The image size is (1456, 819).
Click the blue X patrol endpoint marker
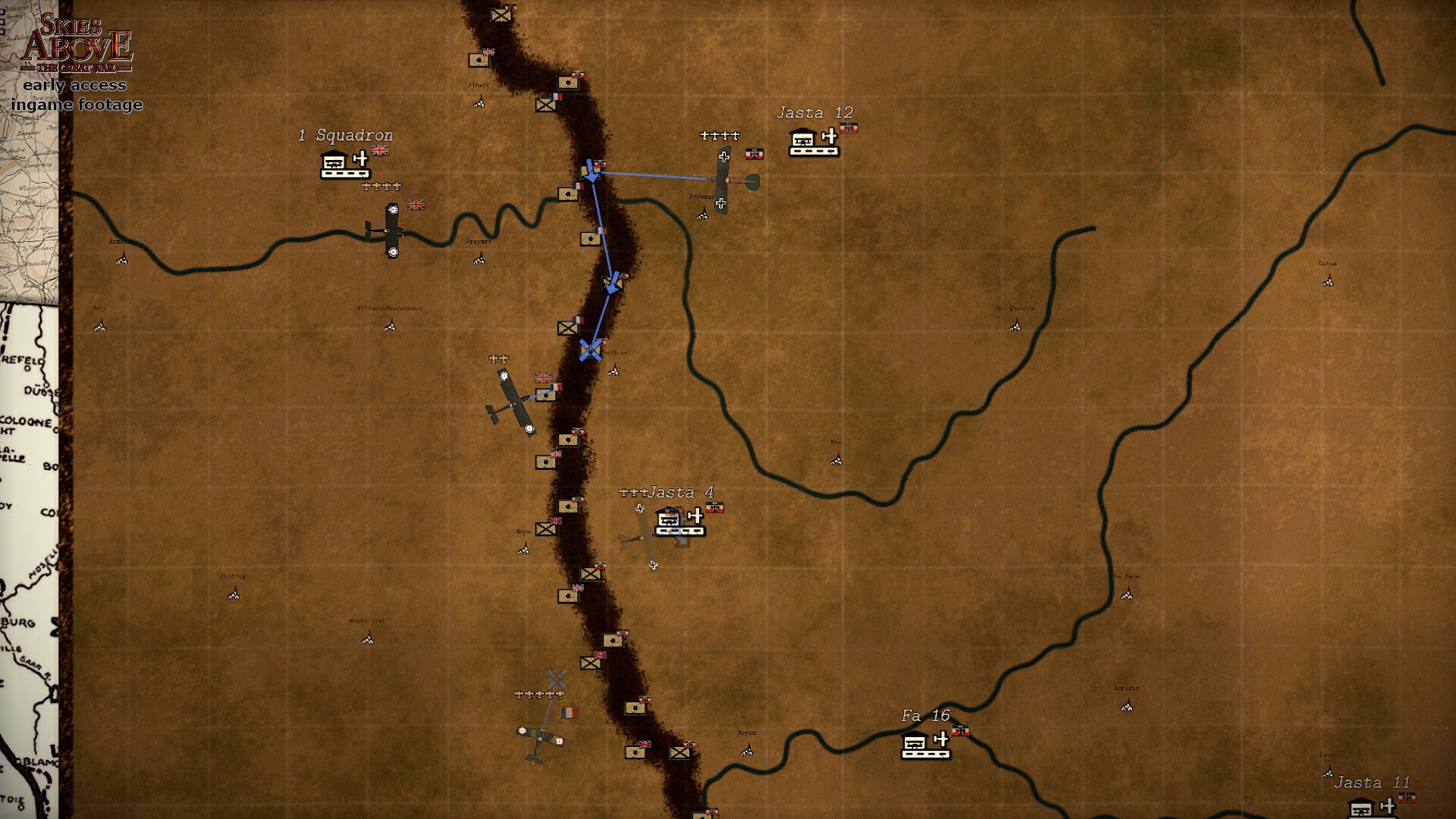click(591, 350)
